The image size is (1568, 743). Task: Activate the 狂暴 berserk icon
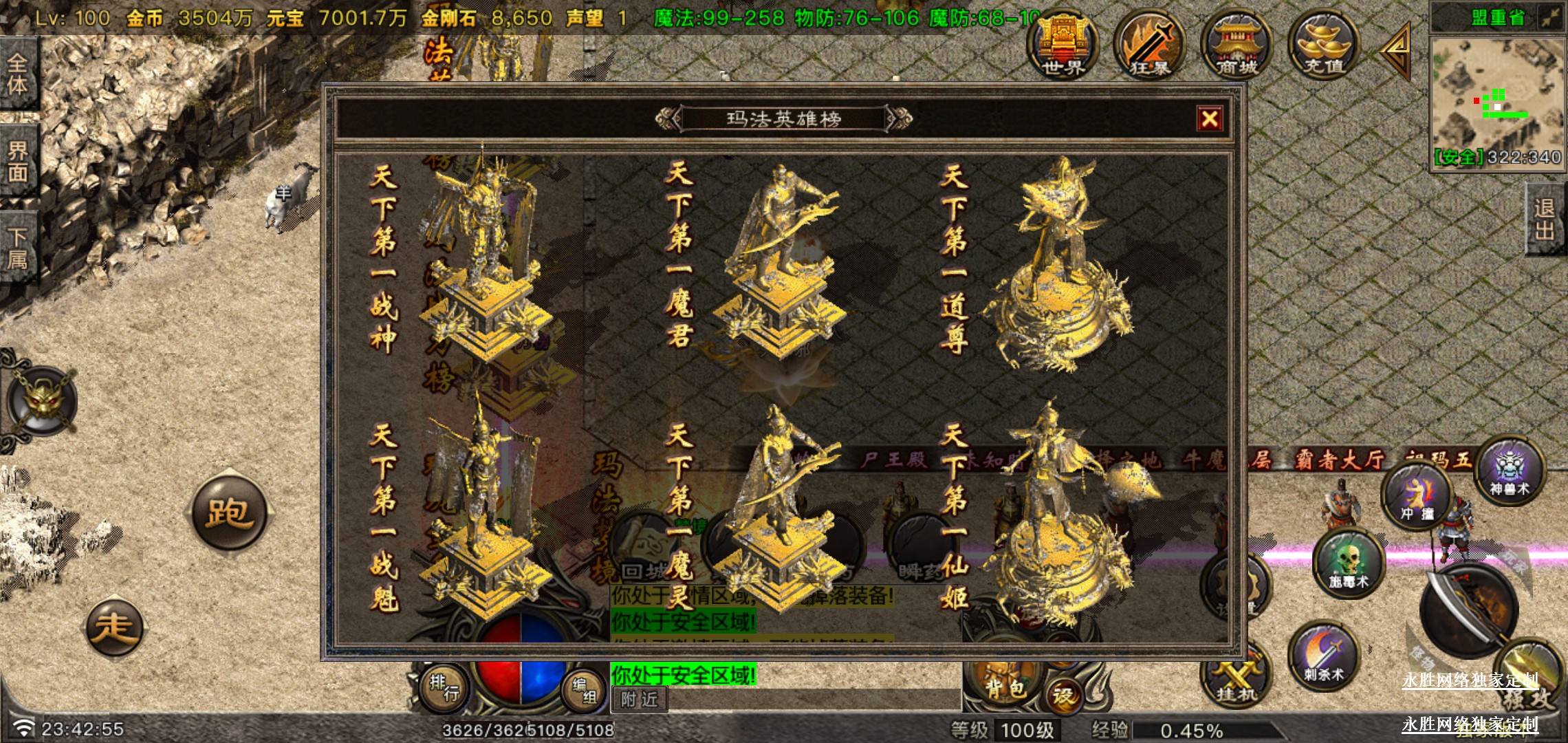[x=1149, y=45]
